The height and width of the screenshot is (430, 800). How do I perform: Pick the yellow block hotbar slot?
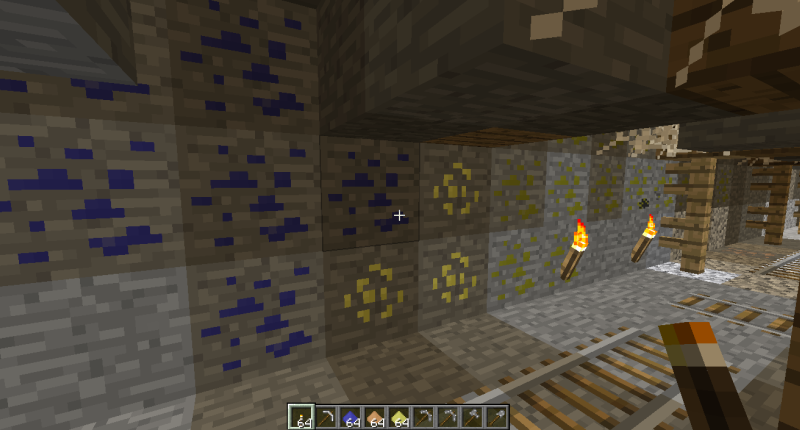tap(399, 416)
